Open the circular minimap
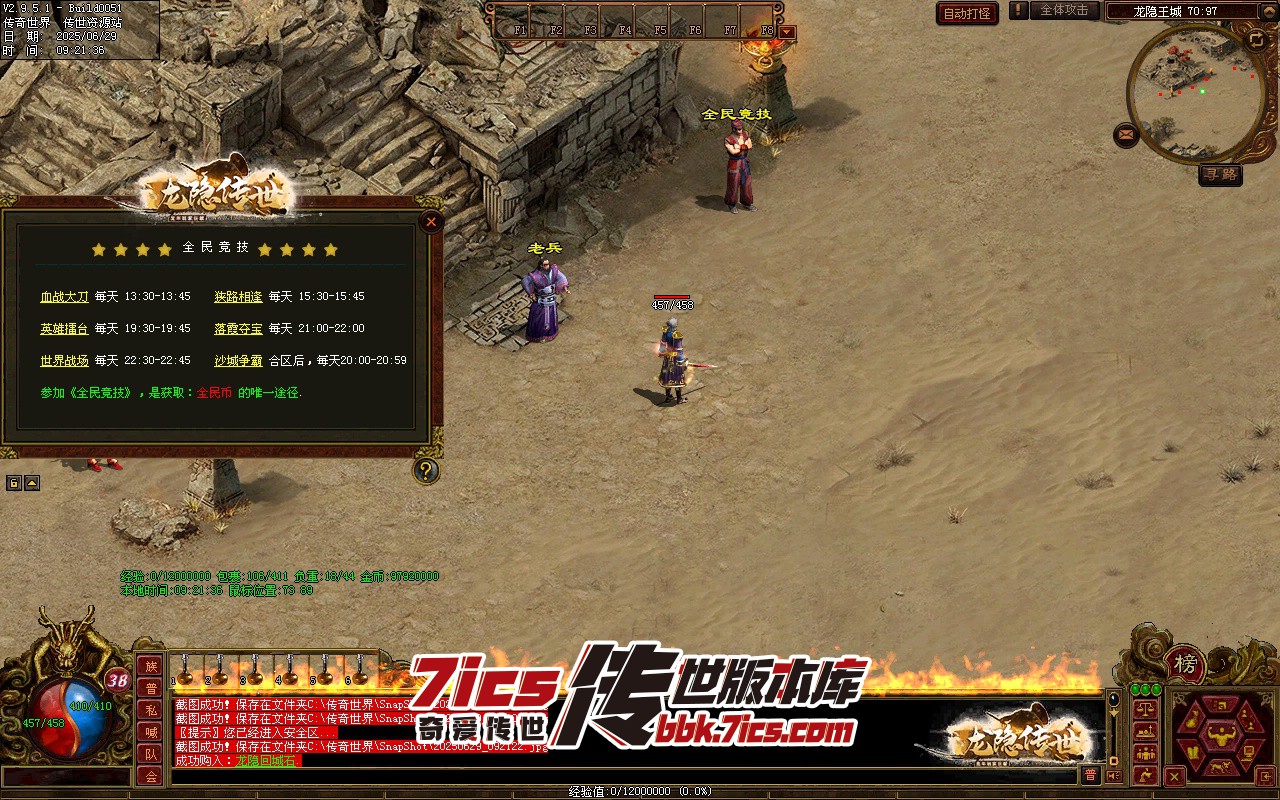The width and height of the screenshot is (1280, 800). click(x=1195, y=92)
